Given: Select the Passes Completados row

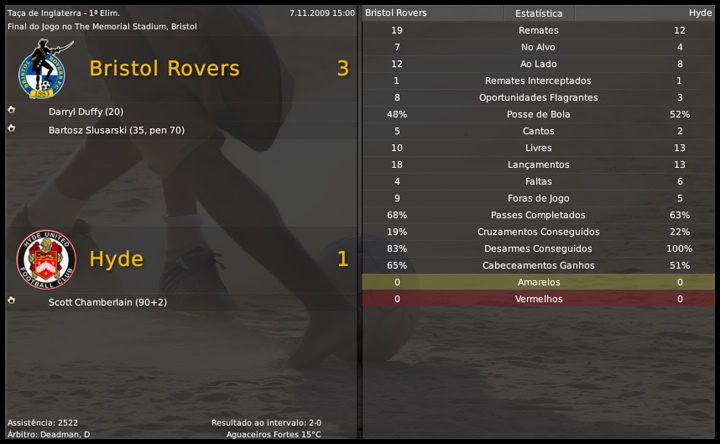Looking at the screenshot, I should 538,215.
